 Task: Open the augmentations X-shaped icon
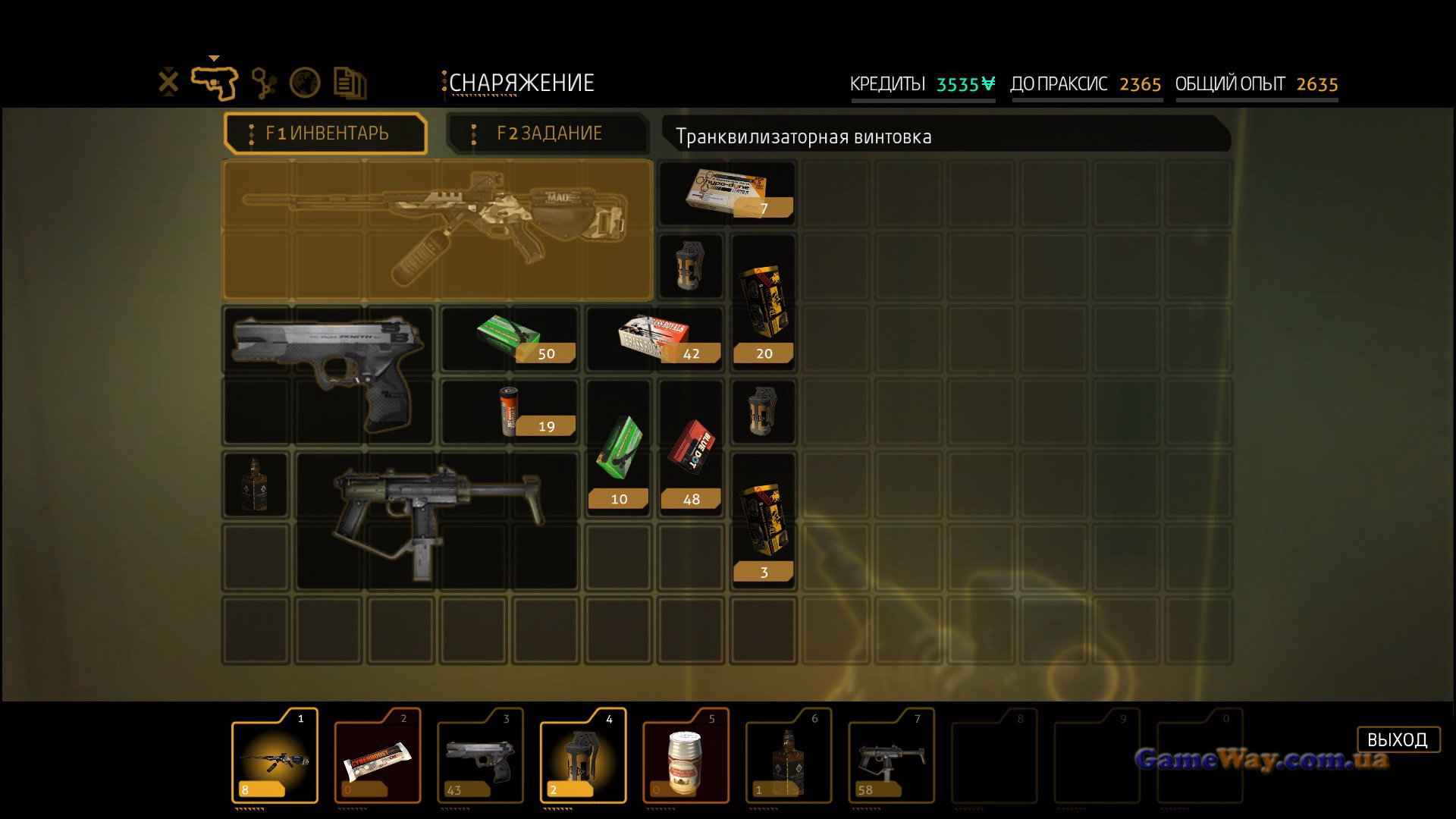168,82
